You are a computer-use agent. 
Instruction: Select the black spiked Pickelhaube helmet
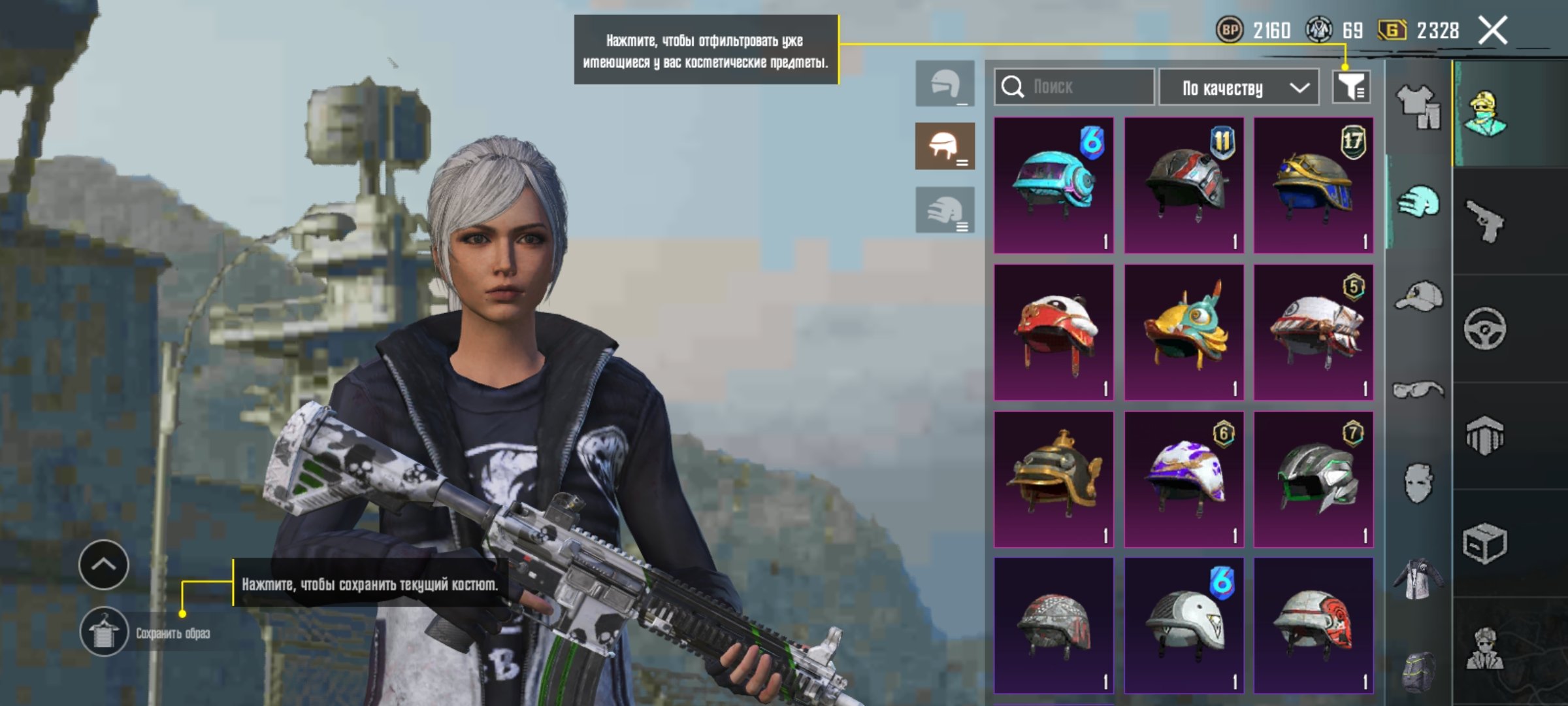(x=1053, y=479)
